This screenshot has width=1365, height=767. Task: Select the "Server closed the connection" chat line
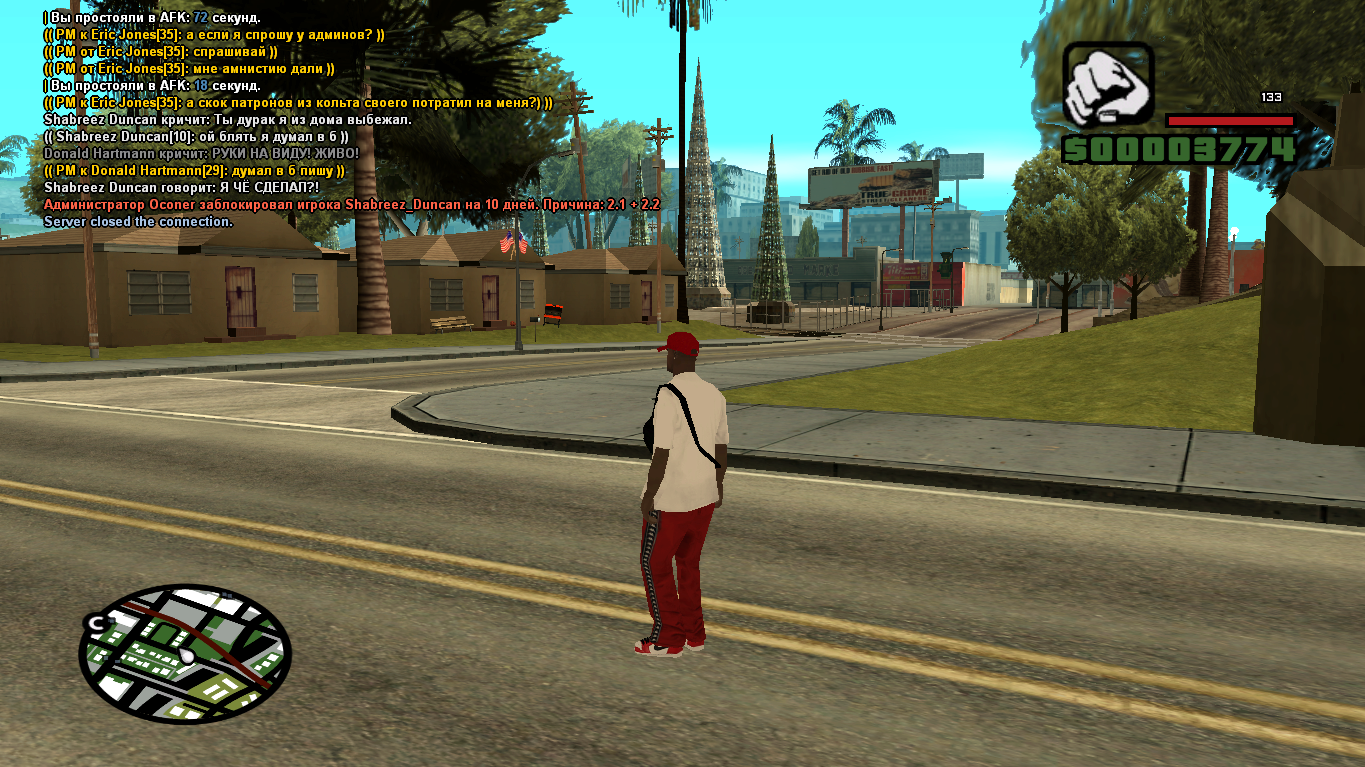coord(138,221)
